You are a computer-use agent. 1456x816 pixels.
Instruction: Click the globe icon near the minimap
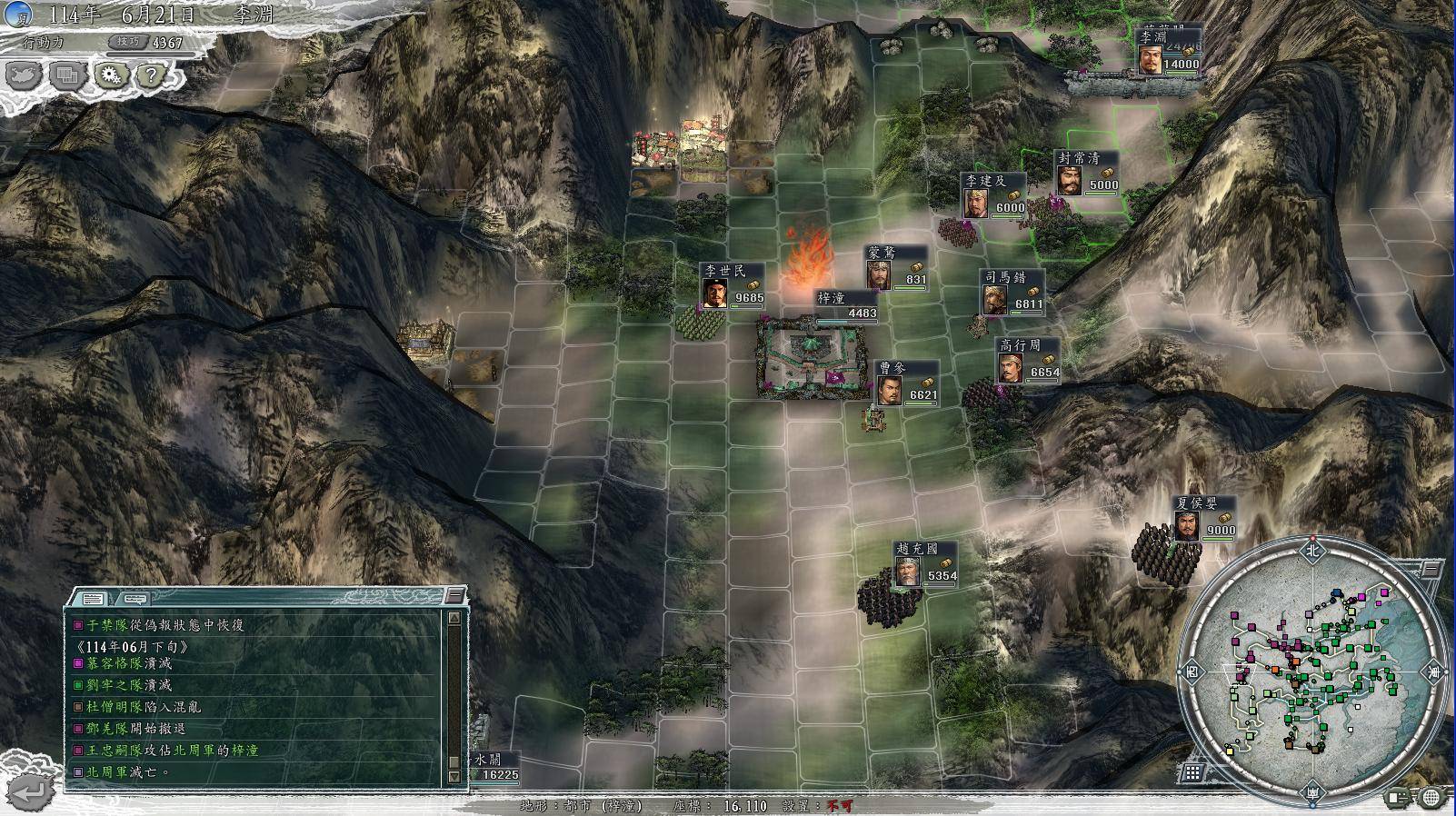pyautogui.click(x=1432, y=798)
